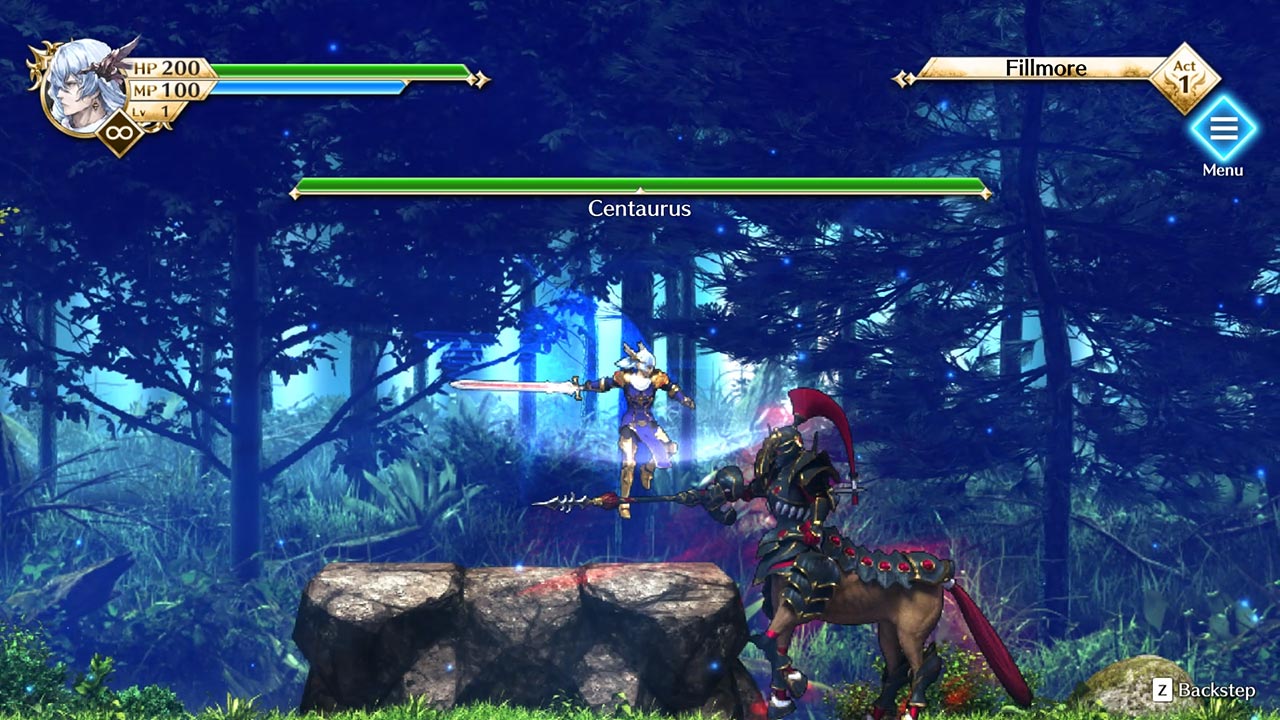Select the Centaurus boss name label
Screen dimensions: 1280x720
pyautogui.click(x=640, y=210)
